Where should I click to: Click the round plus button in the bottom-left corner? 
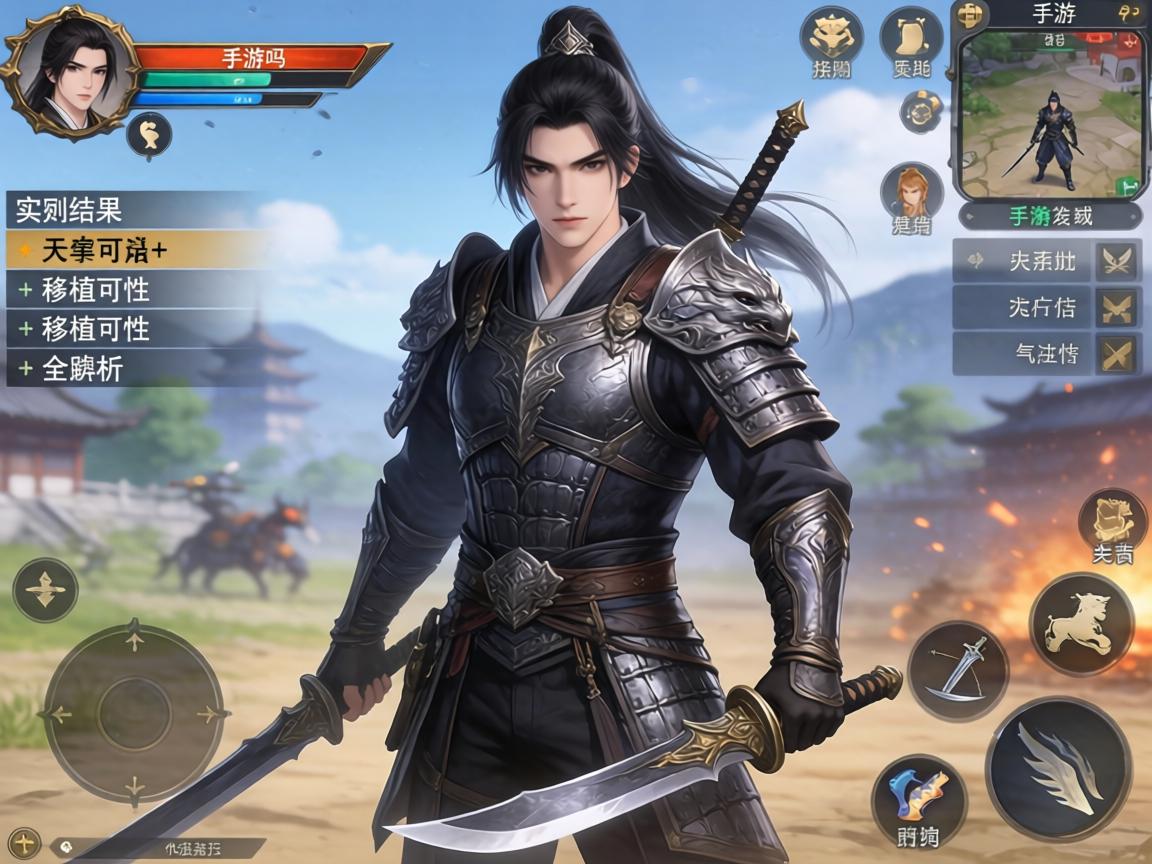[24, 841]
